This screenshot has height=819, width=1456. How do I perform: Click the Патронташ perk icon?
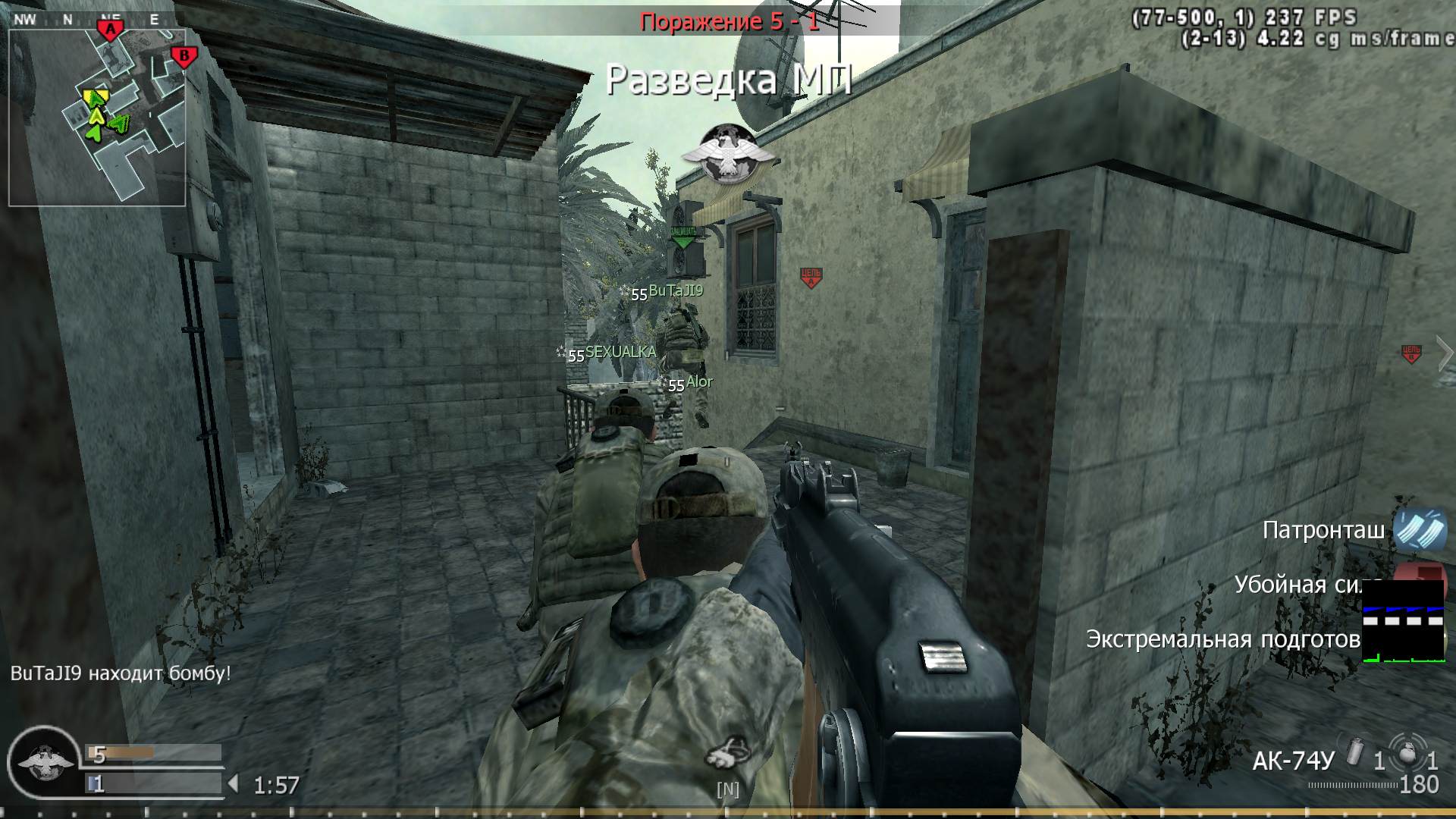coord(1420,529)
